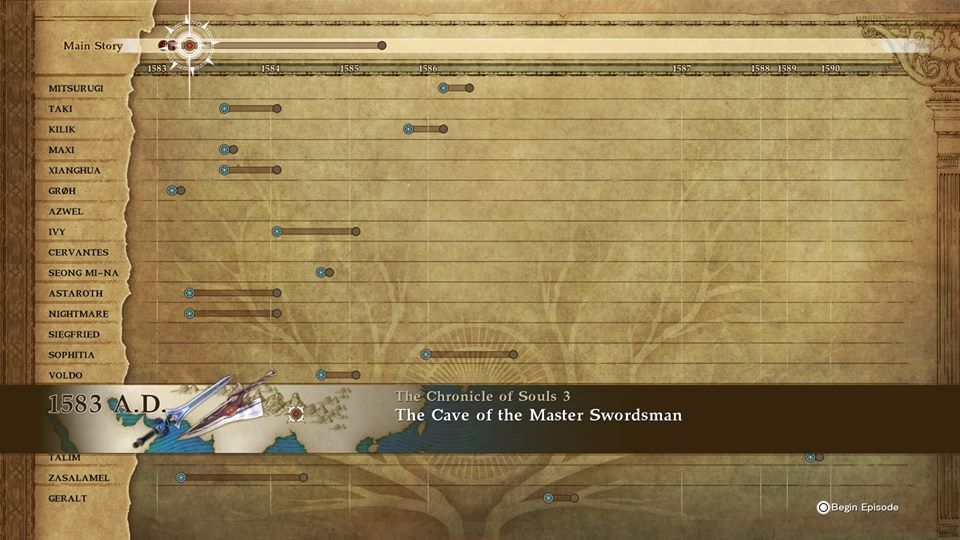Open Kilik's episode marker

pos(408,129)
